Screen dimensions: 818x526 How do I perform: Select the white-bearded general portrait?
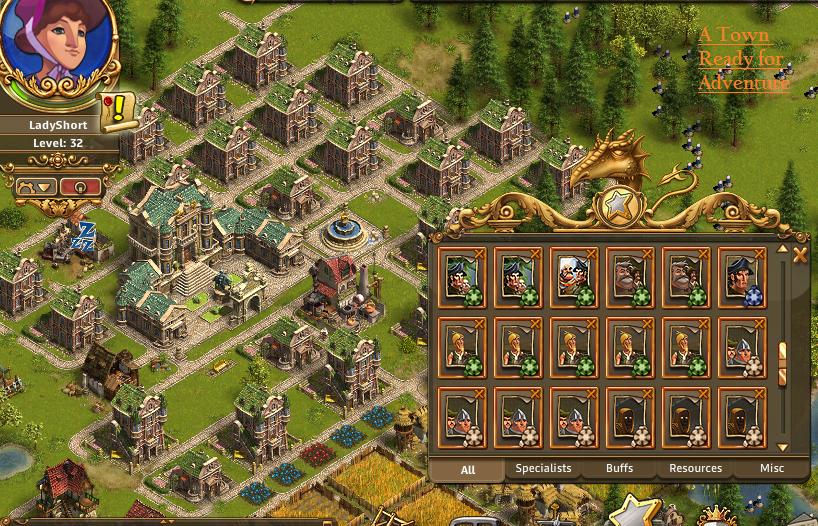pos(574,275)
